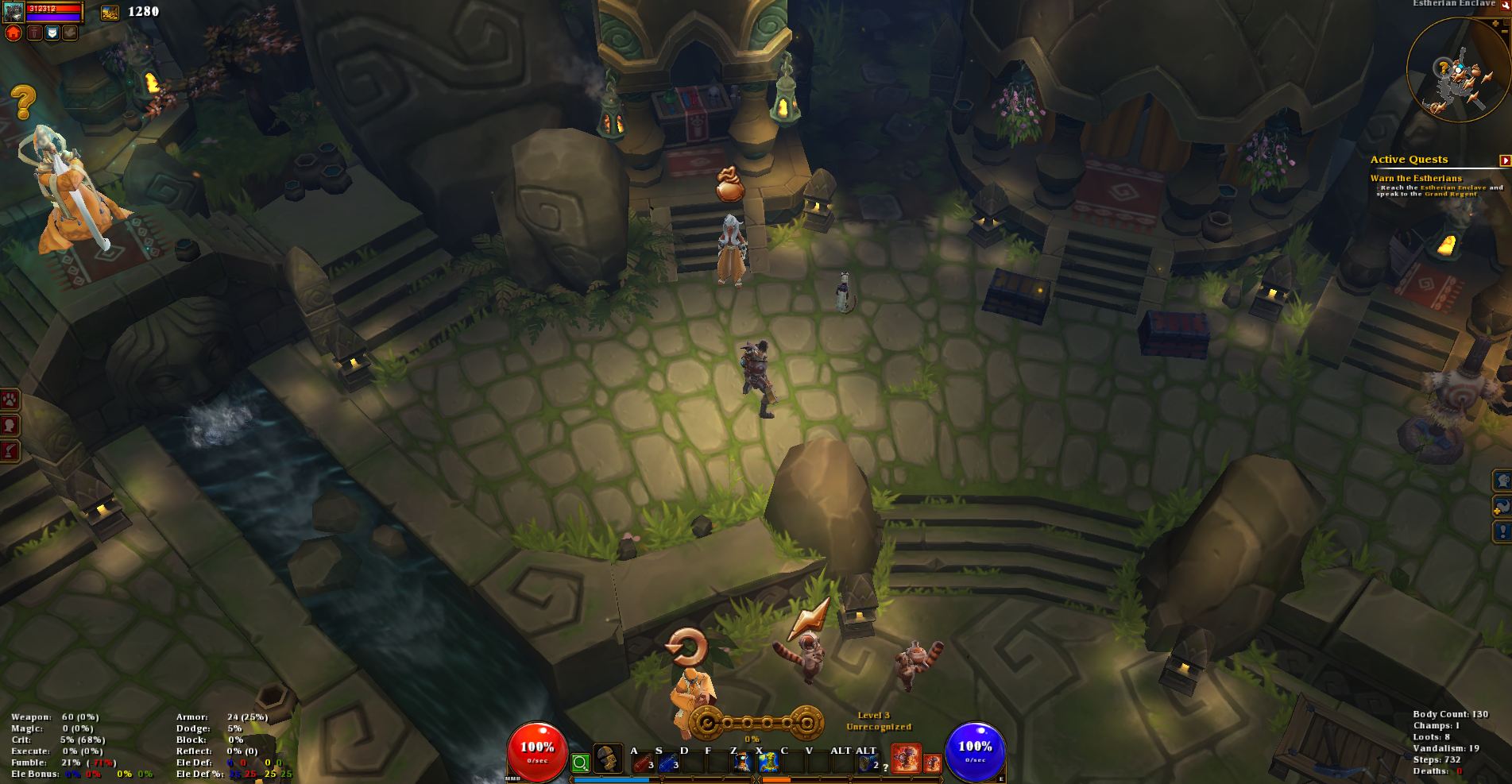Select the white shield pet stance icon
Screen dimensions: 1512x784
point(52,33)
